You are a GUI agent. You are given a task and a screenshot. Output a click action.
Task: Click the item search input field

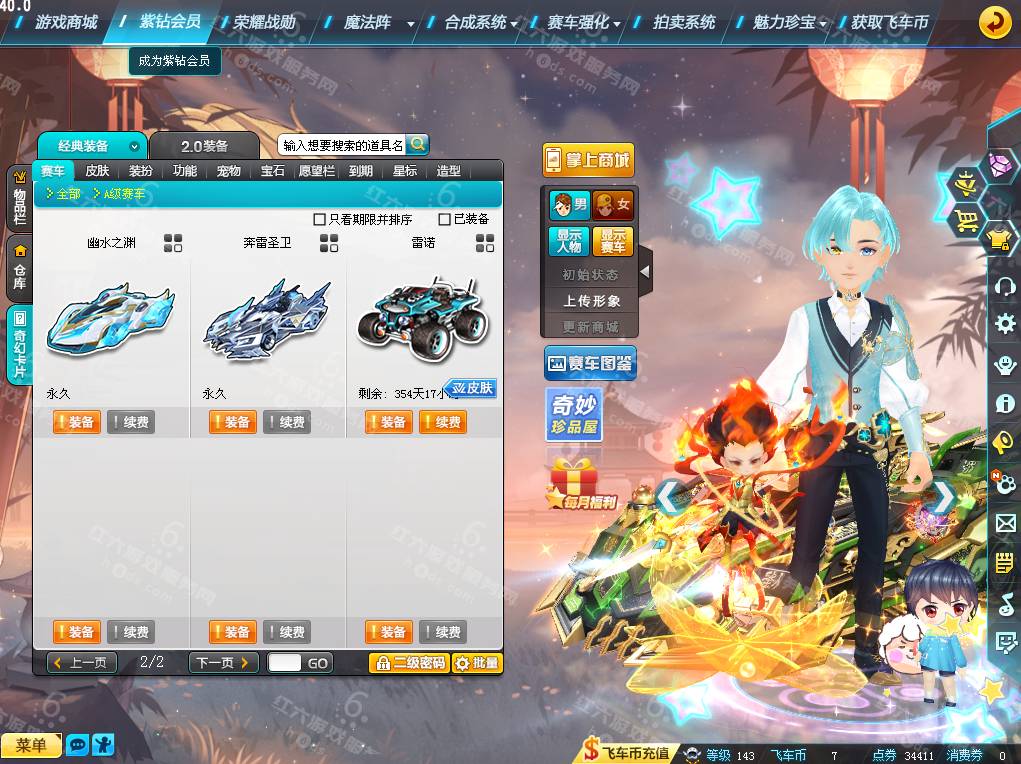342,145
